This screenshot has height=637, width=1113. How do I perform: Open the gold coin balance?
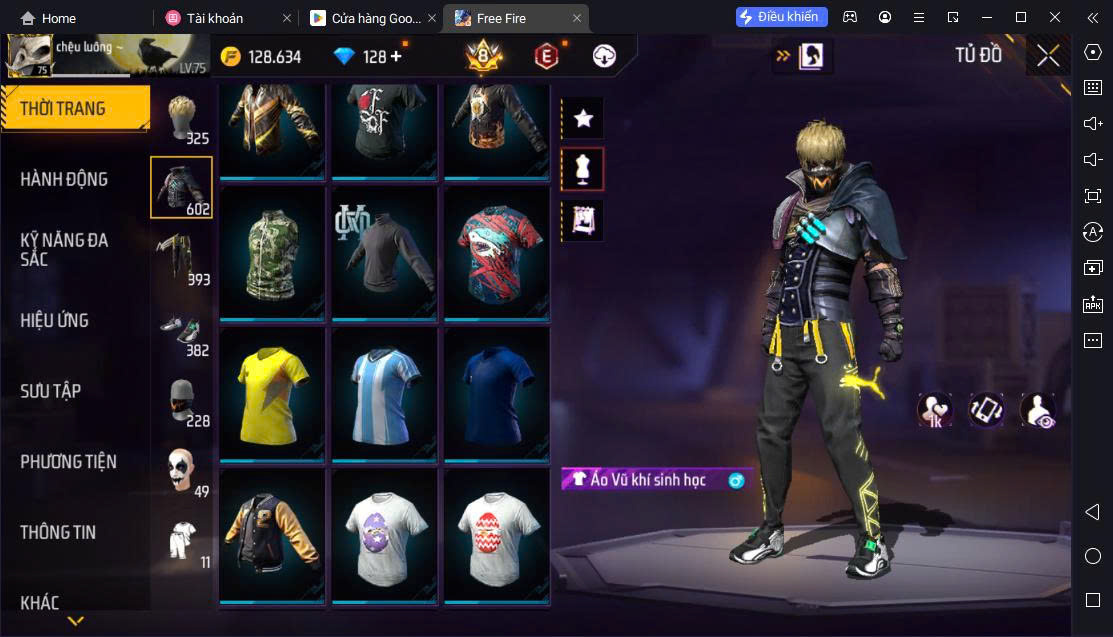(x=261, y=56)
